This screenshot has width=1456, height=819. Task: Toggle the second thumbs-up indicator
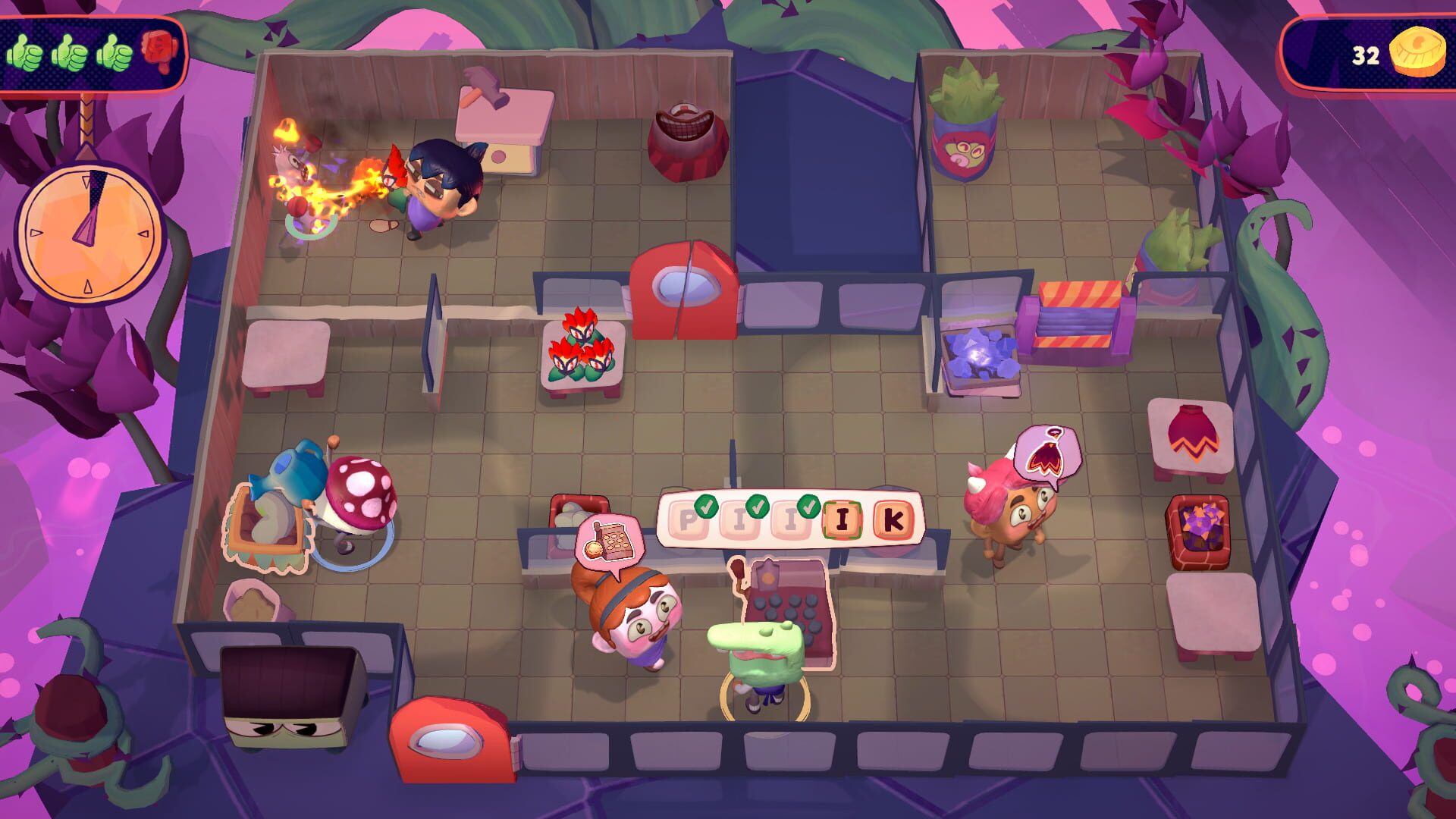[69, 53]
